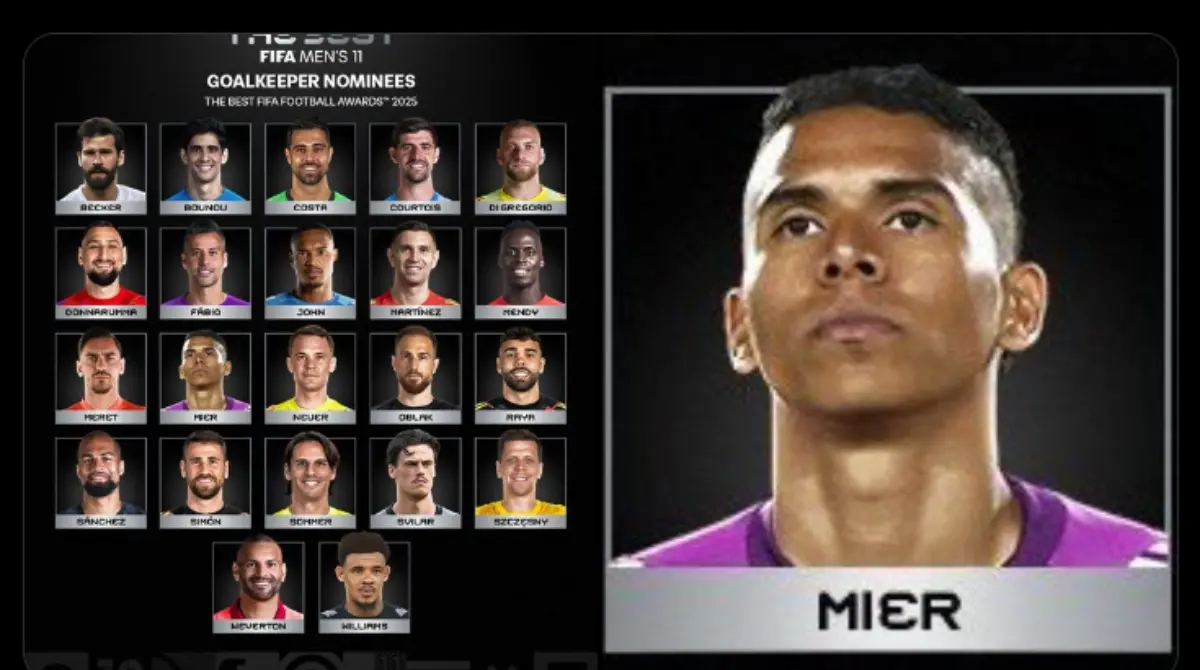Pick the Neuer goalkeeper card
Viewport: 1200px width, 670px height.
(310, 377)
